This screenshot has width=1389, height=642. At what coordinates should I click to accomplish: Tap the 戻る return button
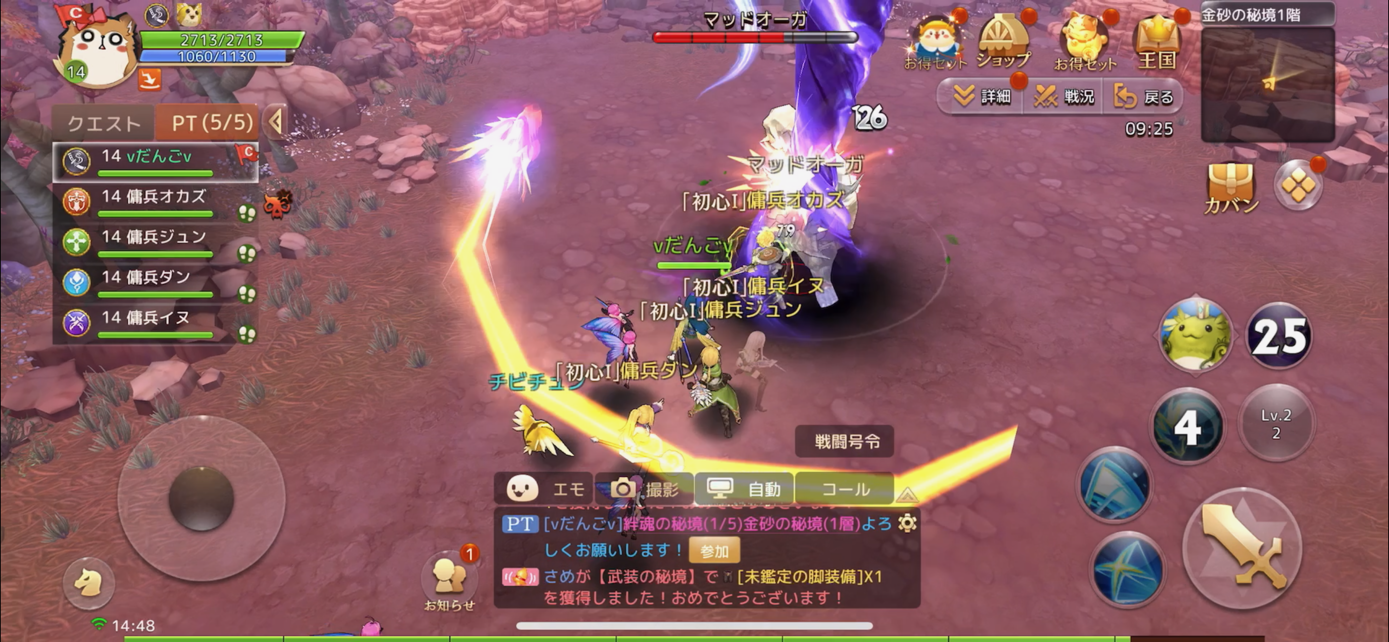point(1146,97)
